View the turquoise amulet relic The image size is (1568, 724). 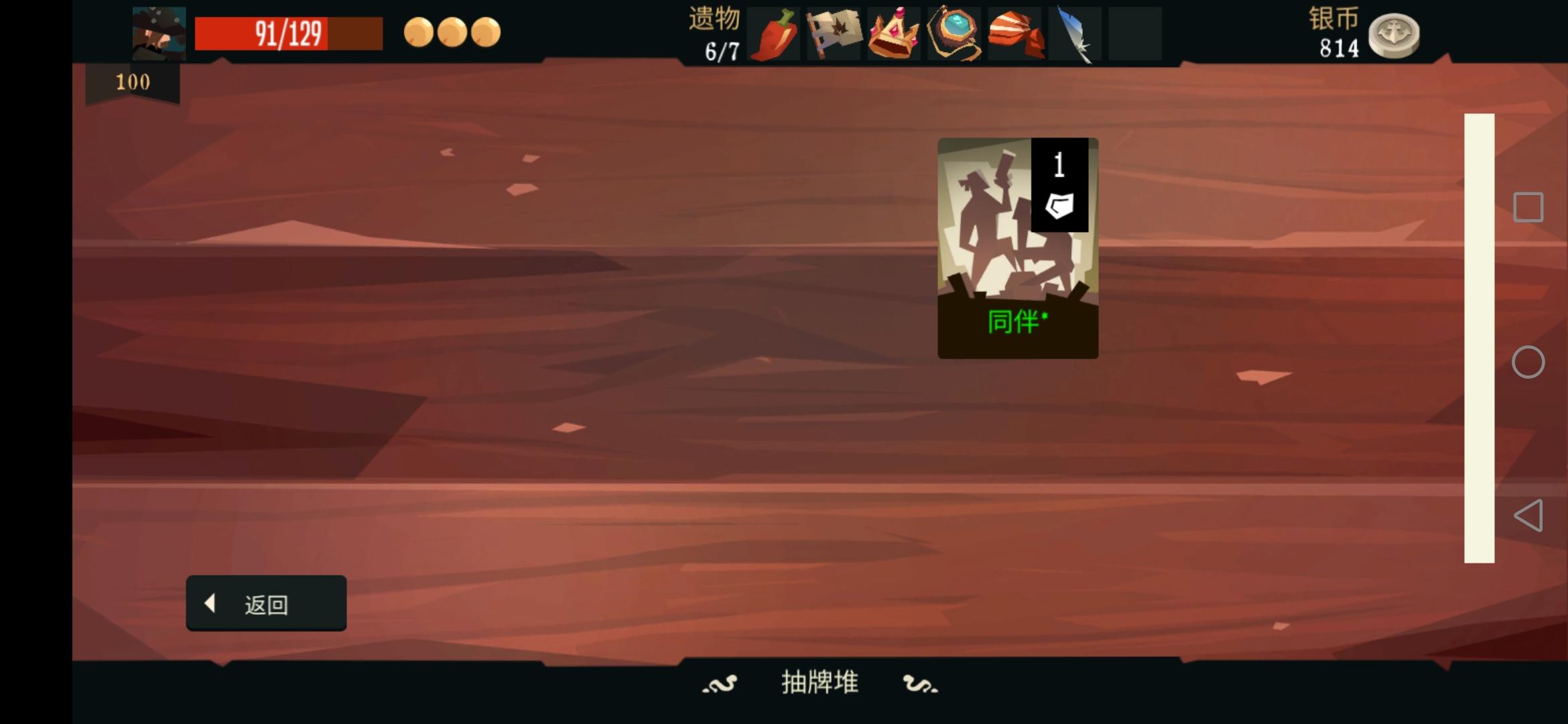pos(955,34)
